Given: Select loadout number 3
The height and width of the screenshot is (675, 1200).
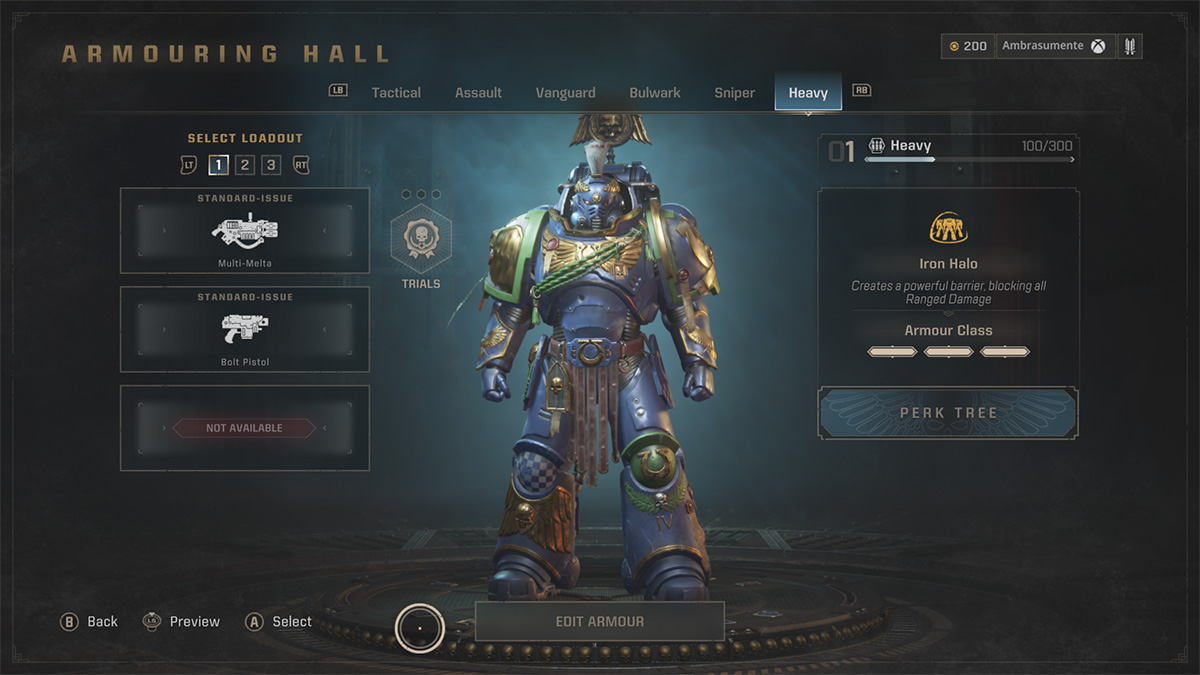Looking at the screenshot, I should tap(271, 165).
